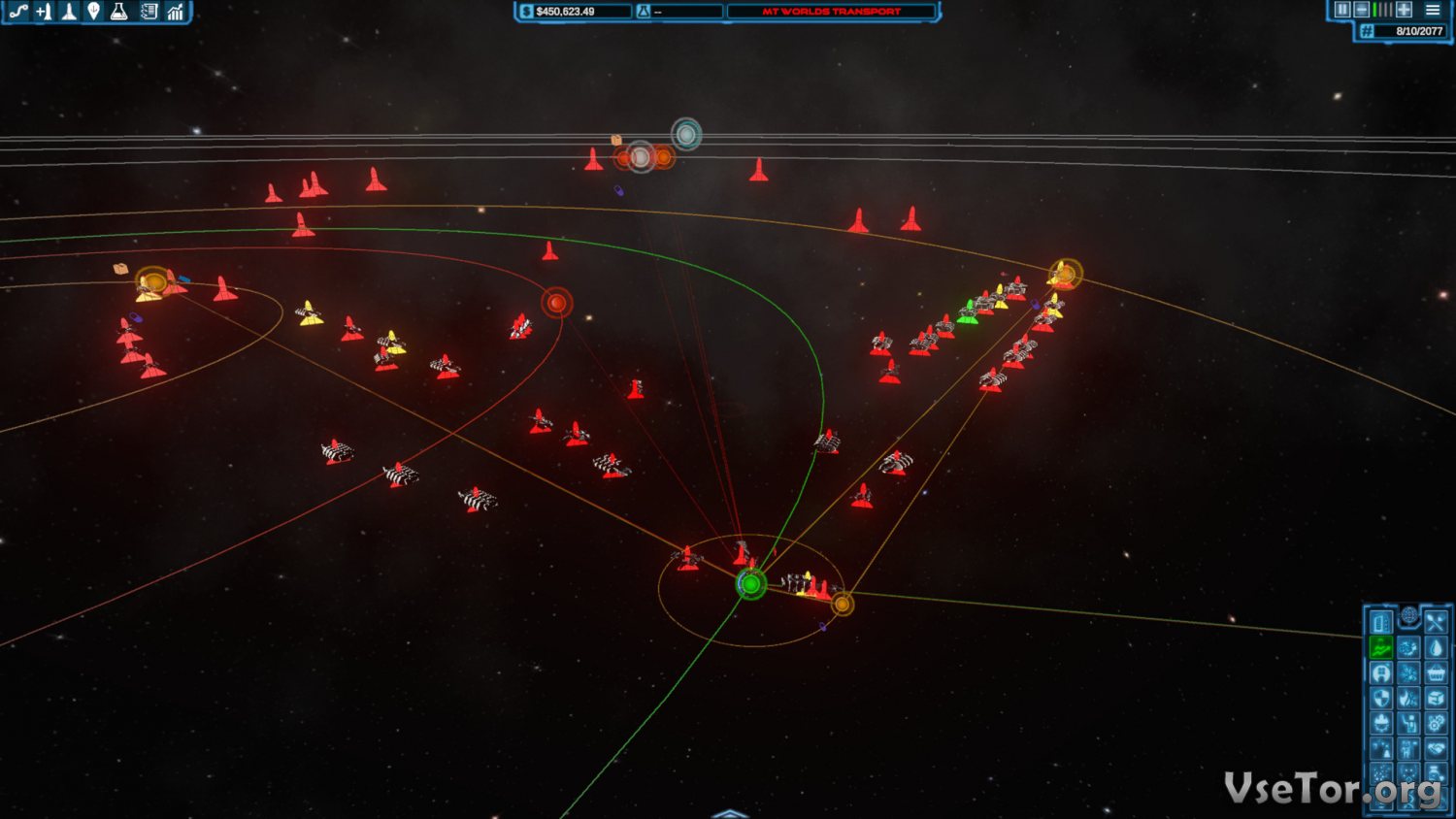Open the rocket fleet list icon
The height and width of the screenshot is (819, 1456).
(69, 12)
